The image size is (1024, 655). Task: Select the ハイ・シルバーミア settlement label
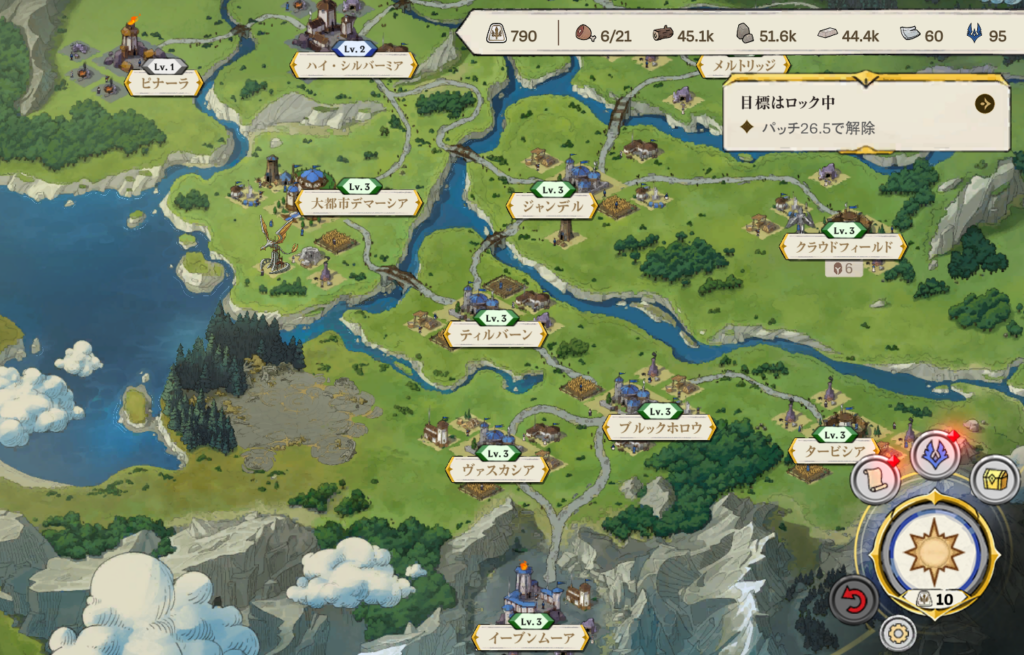point(352,65)
